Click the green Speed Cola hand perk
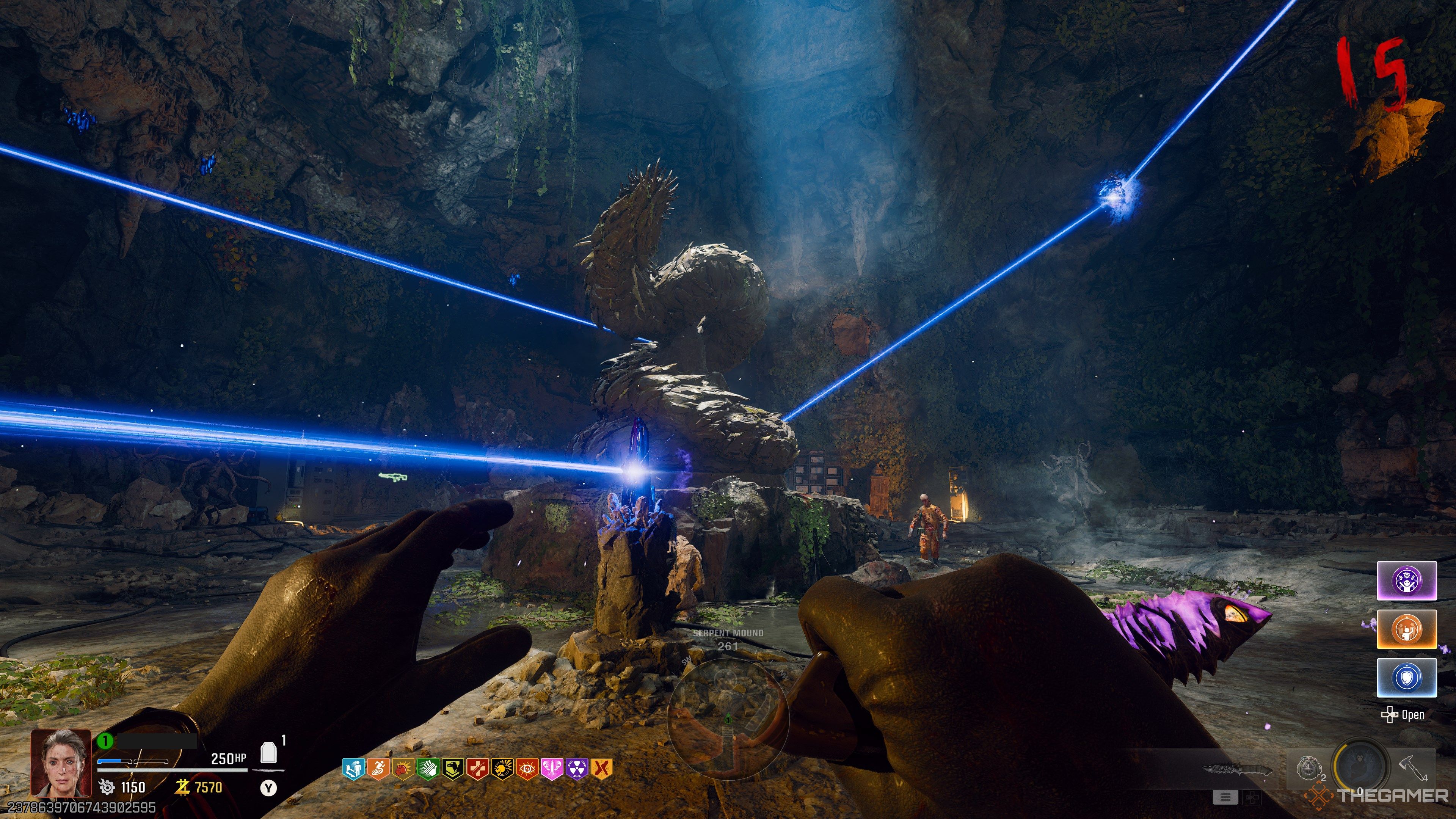Screen dimensions: 1456x819 [427, 769]
